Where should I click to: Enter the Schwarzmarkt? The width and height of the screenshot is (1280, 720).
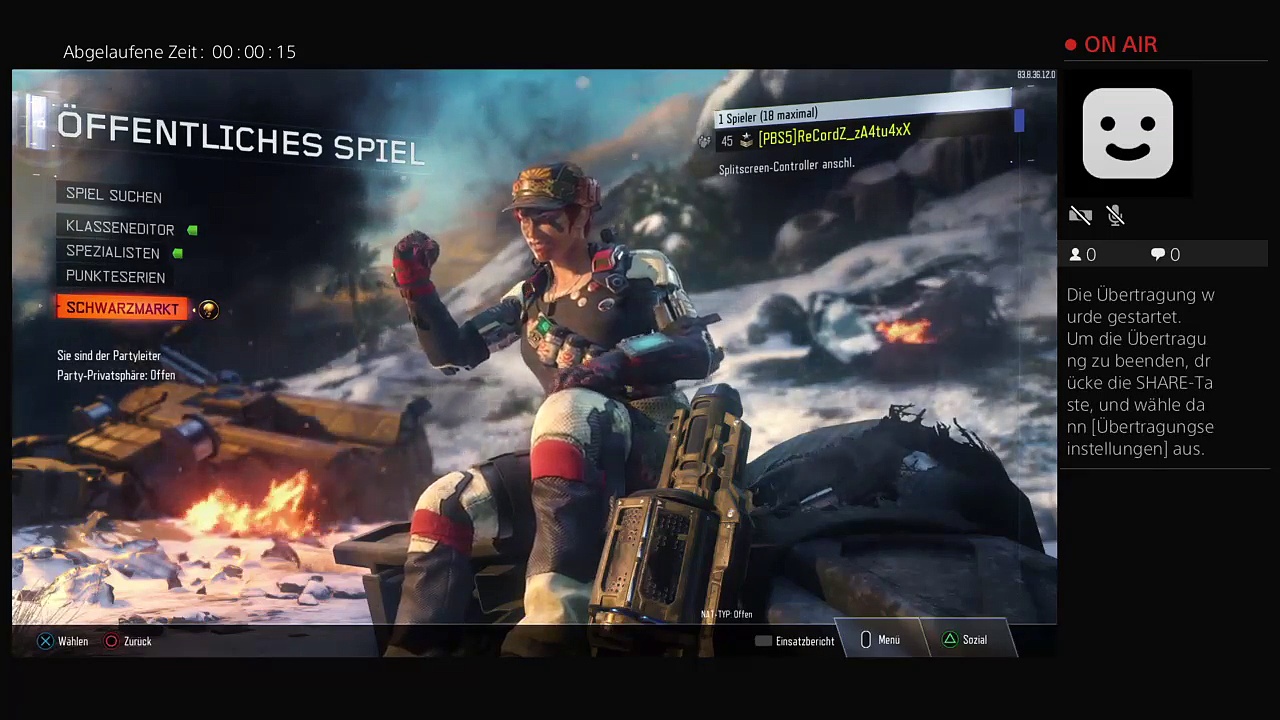coord(122,309)
